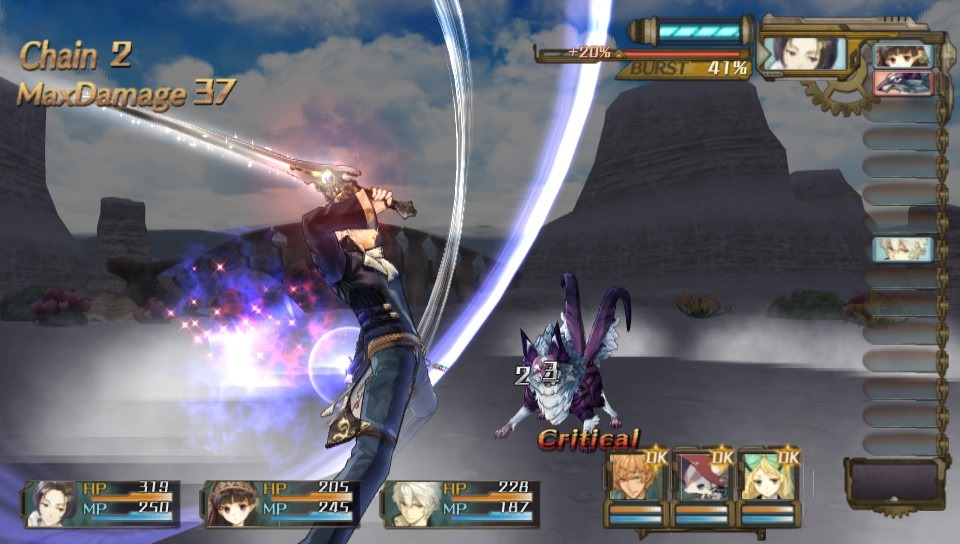Select the white-haired party member's status panel
960x544 pixels.
click(461, 502)
